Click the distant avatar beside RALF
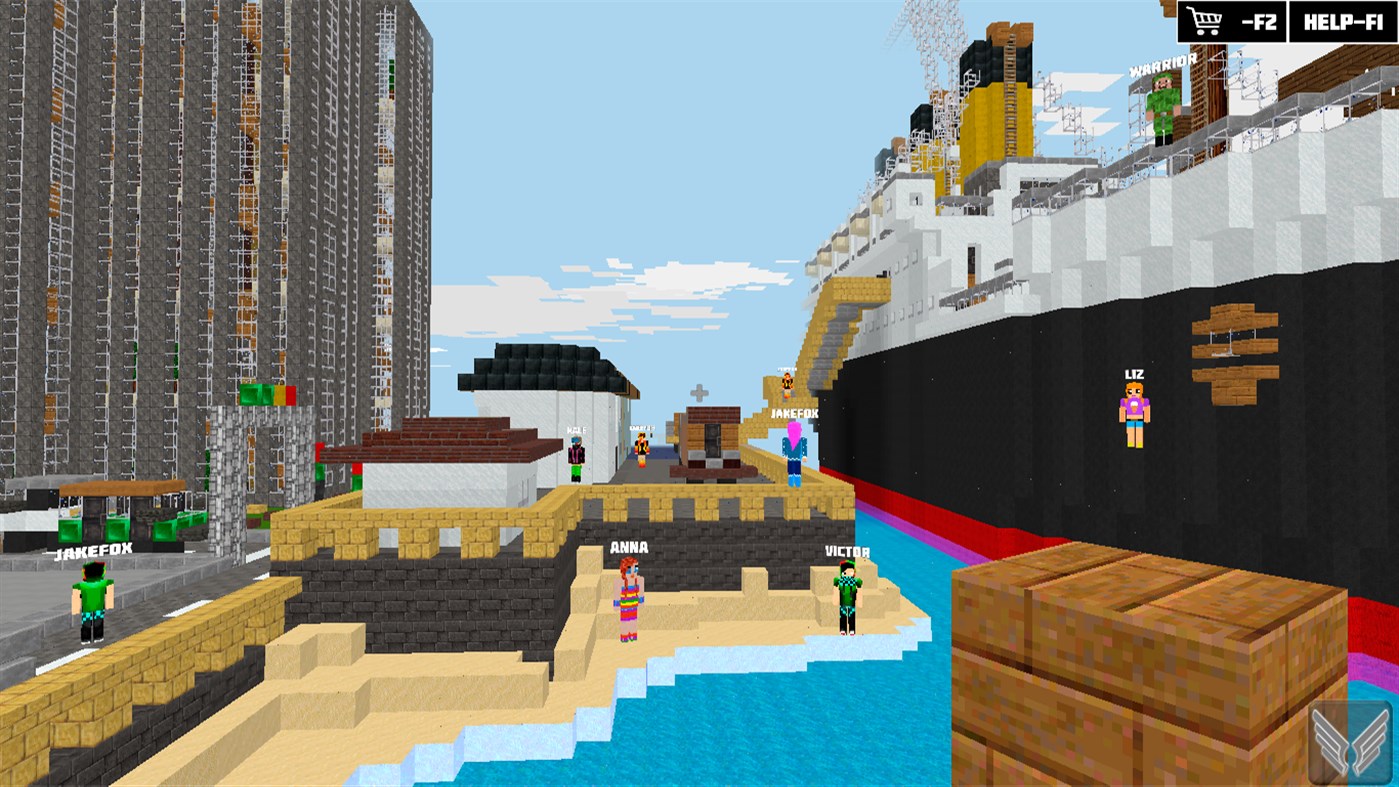The width and height of the screenshot is (1399, 787). [641, 450]
